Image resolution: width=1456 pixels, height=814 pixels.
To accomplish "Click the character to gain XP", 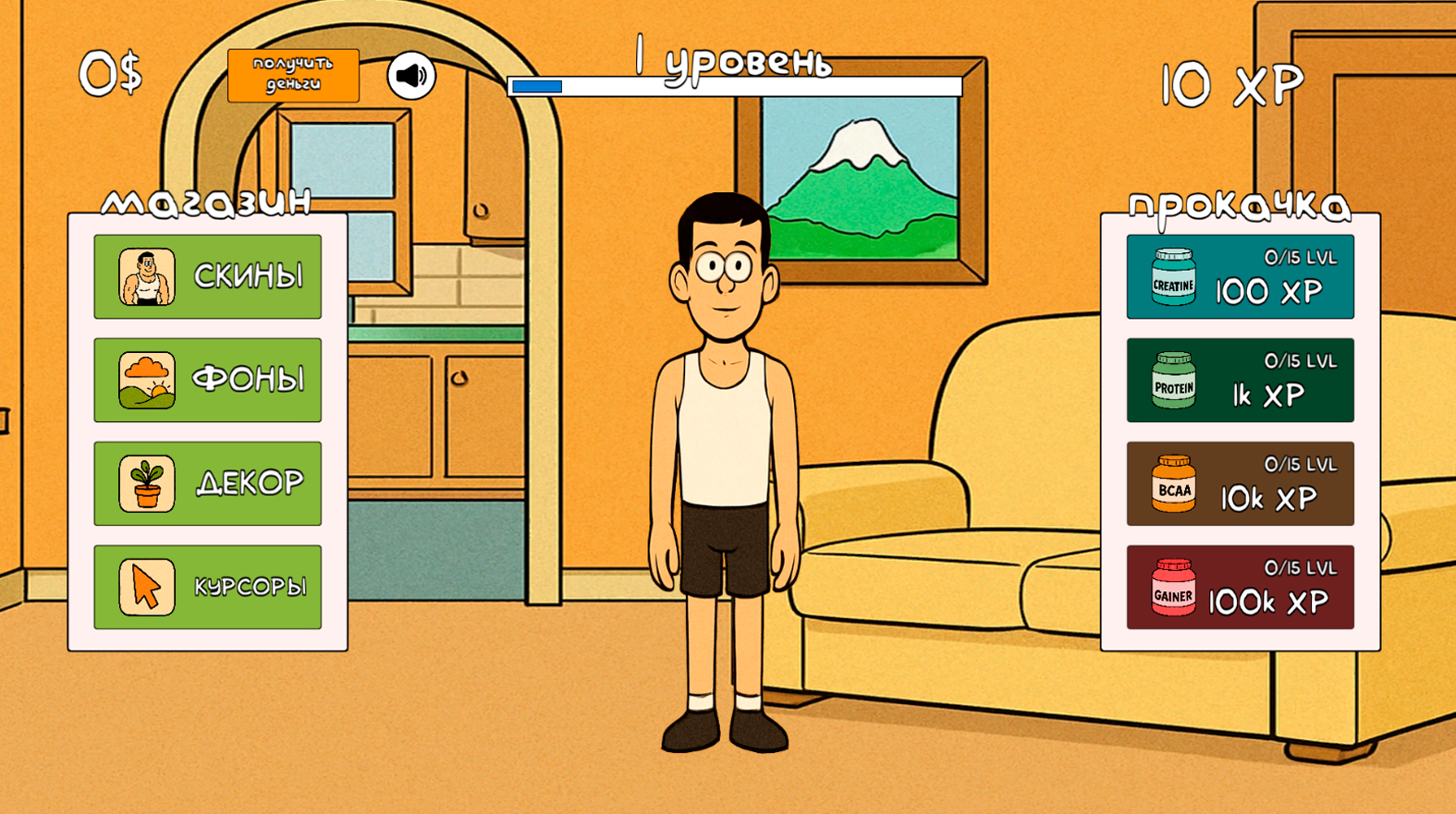I will point(726,416).
